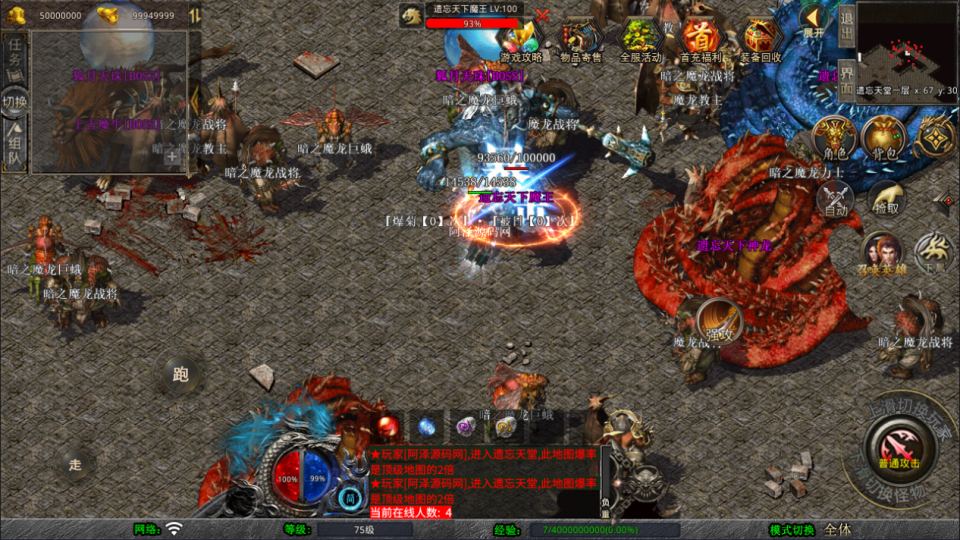Open the 游戏攻略 game guide icon
Screen dimensions: 960x540
point(520,40)
